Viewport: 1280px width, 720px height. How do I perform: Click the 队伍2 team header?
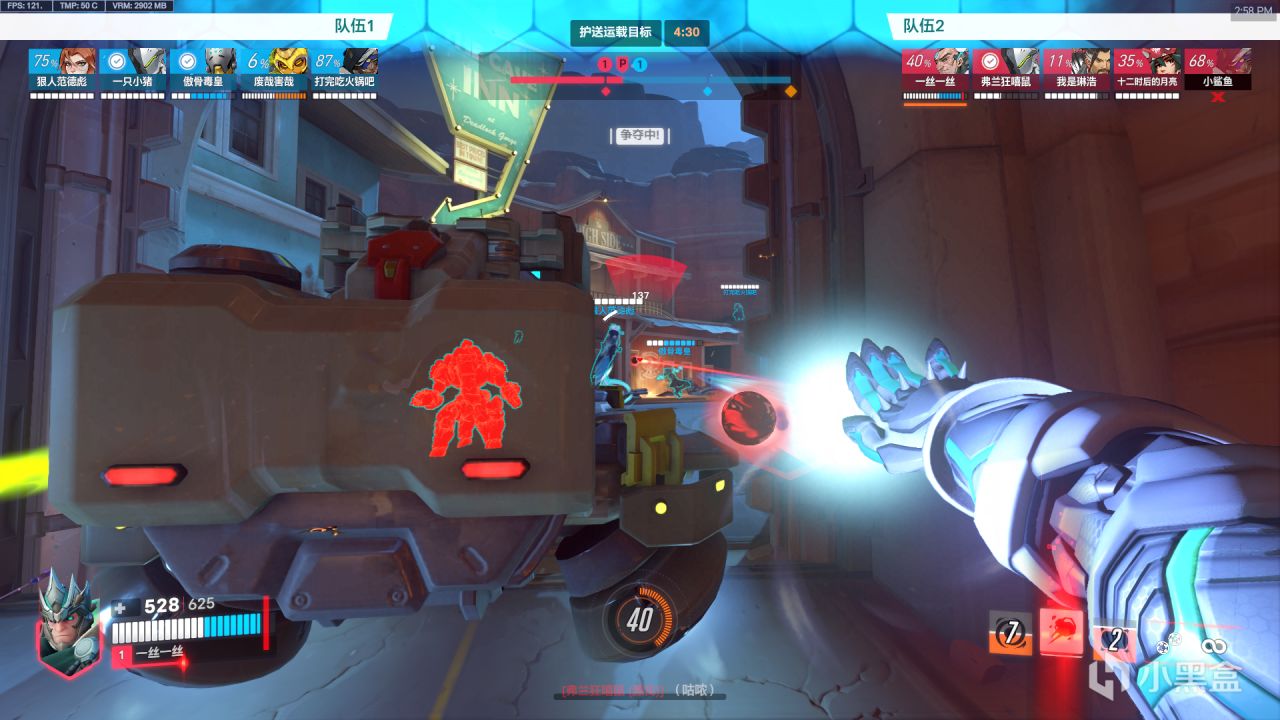925,26
